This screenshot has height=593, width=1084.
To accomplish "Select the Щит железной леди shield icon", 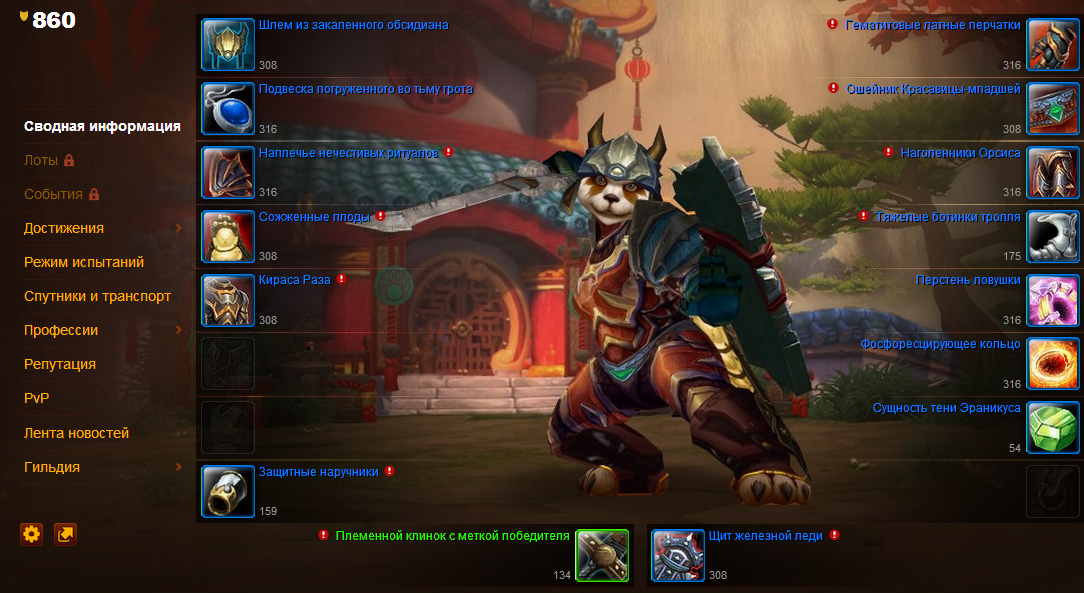I will click(x=678, y=555).
